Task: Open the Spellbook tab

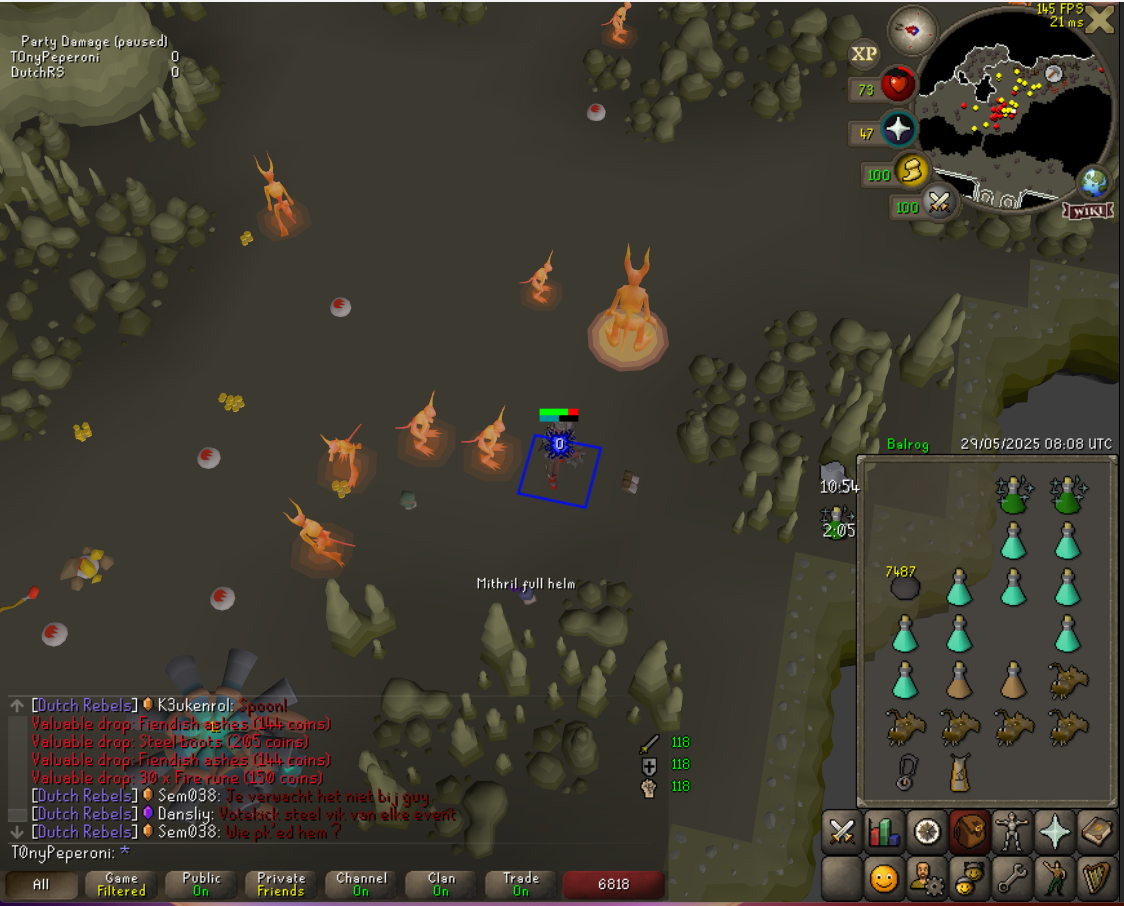Action: pyautogui.click(x=1097, y=832)
